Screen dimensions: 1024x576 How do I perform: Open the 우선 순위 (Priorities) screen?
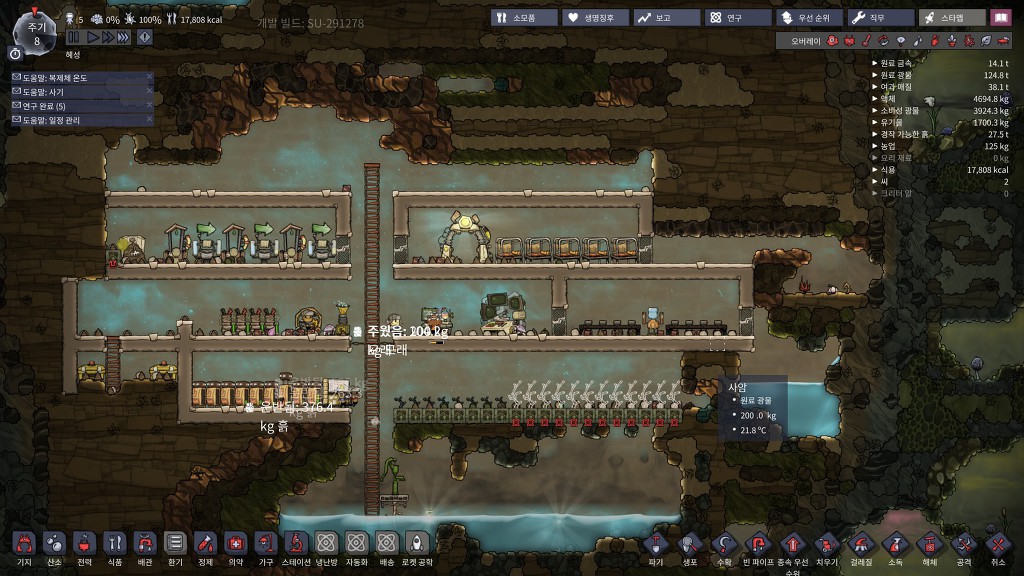click(x=806, y=18)
